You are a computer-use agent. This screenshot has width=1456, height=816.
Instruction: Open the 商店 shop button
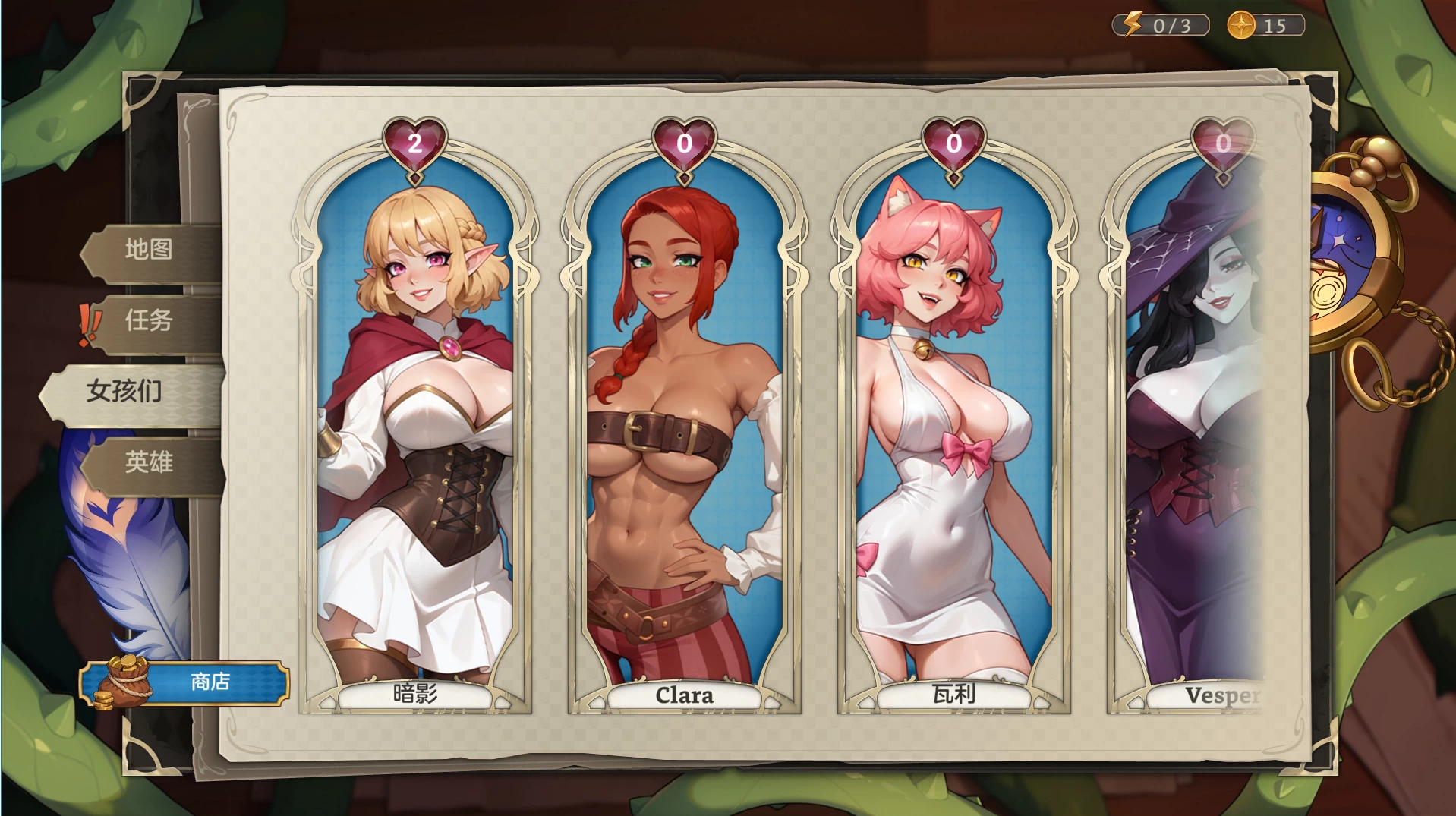[x=184, y=682]
